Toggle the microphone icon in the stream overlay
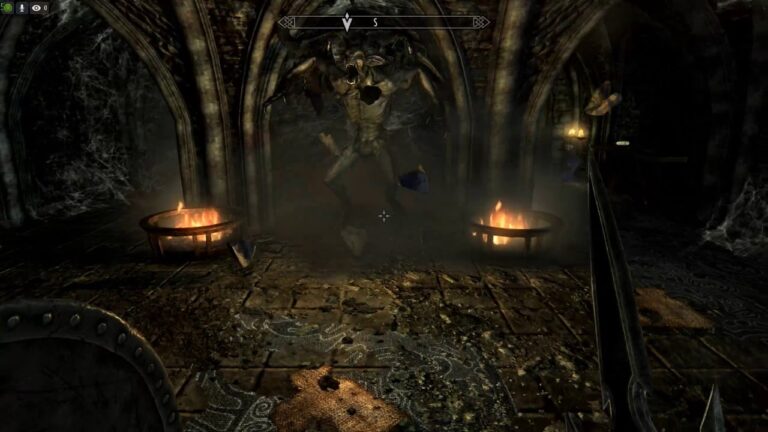This screenshot has height=432, width=768. pos(22,8)
